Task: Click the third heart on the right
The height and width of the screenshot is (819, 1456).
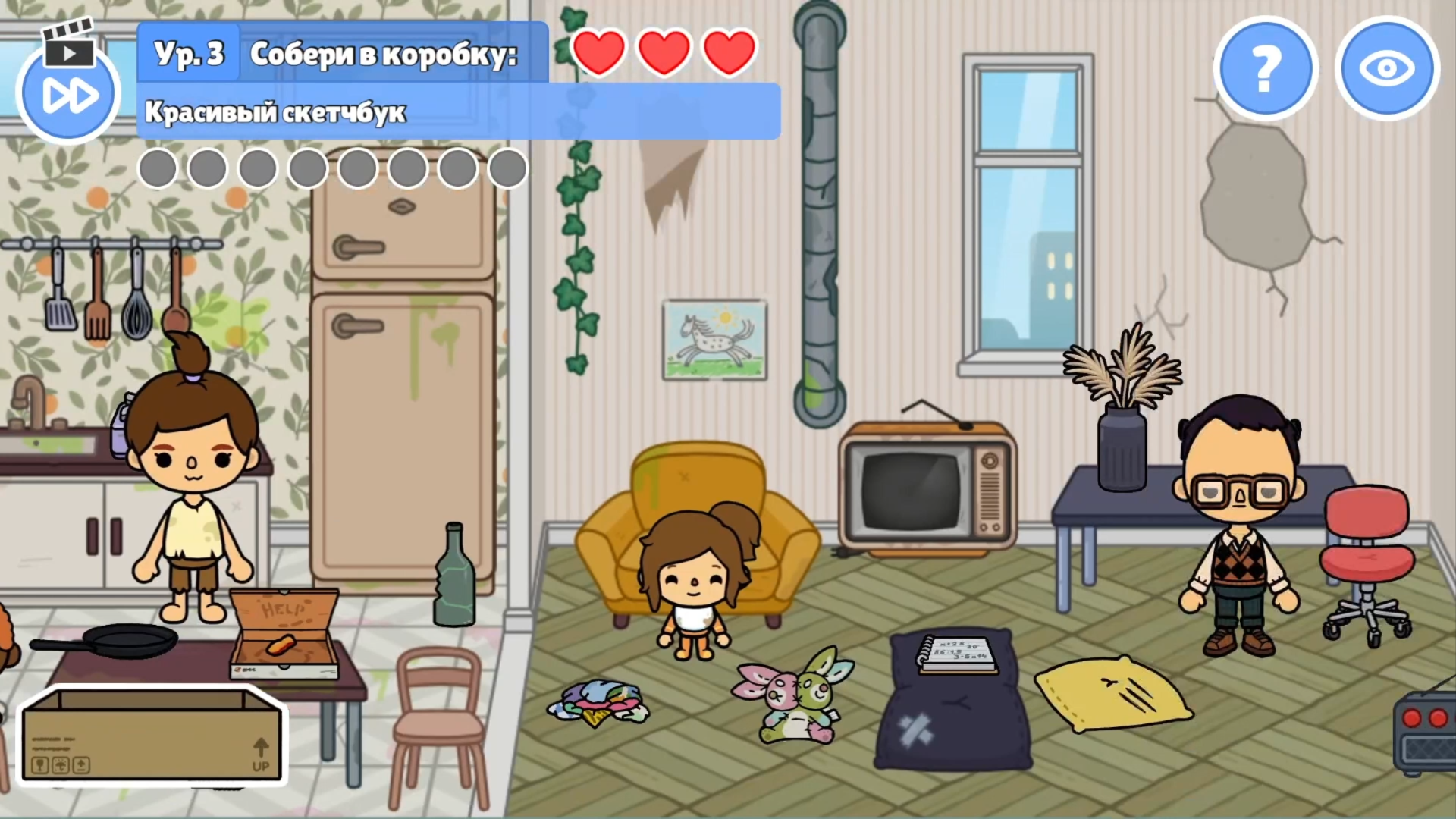Action: click(728, 51)
